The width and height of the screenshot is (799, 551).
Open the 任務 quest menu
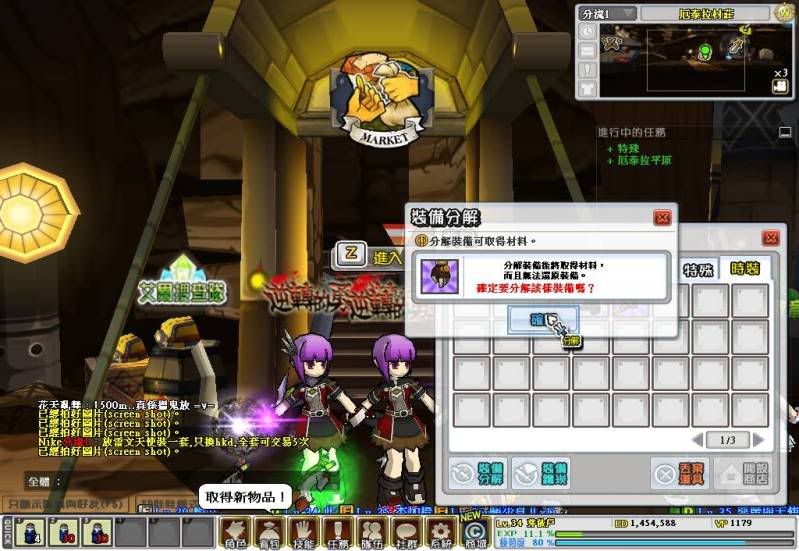pos(338,530)
